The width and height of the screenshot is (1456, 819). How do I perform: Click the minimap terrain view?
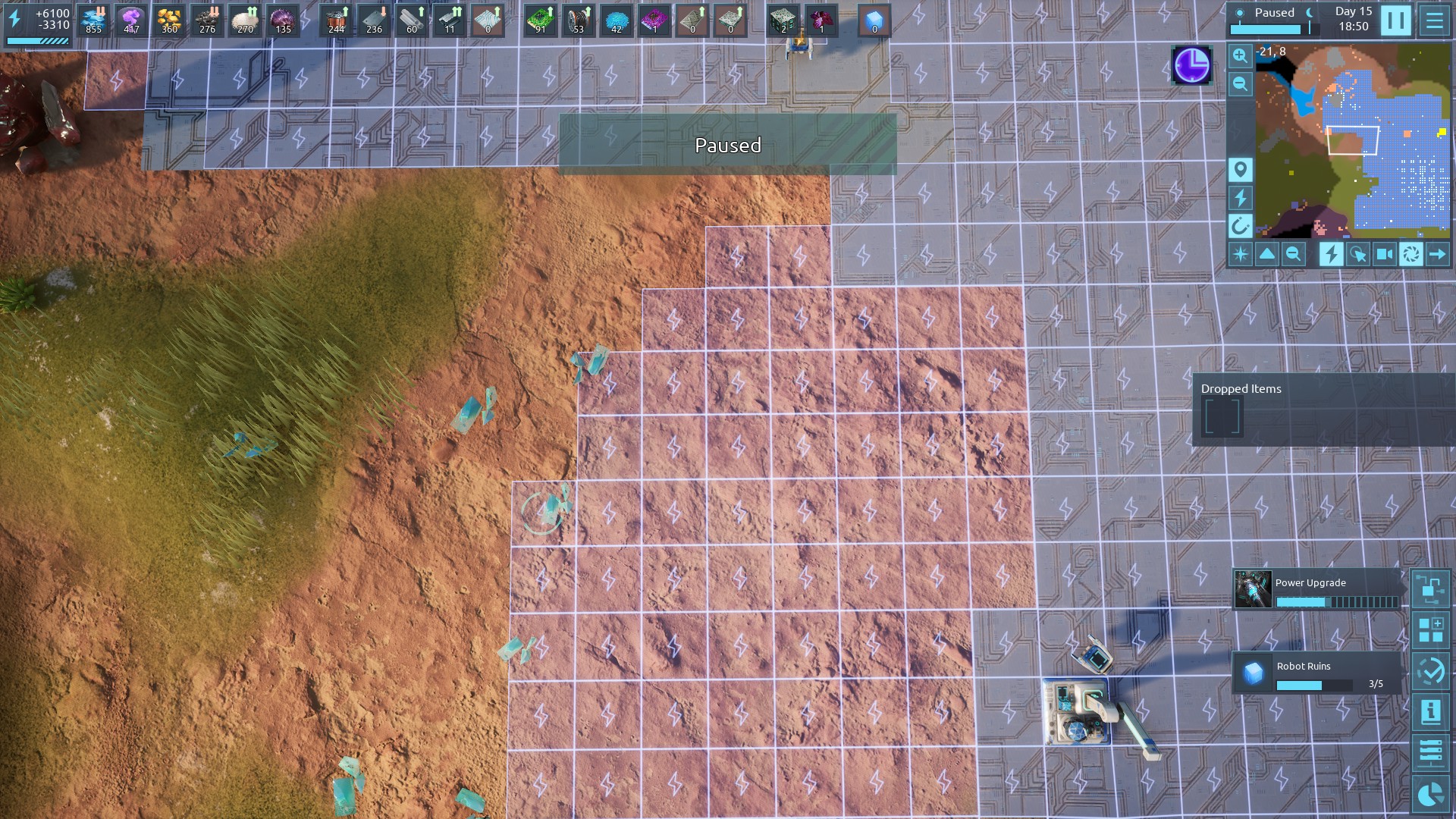point(1352,140)
